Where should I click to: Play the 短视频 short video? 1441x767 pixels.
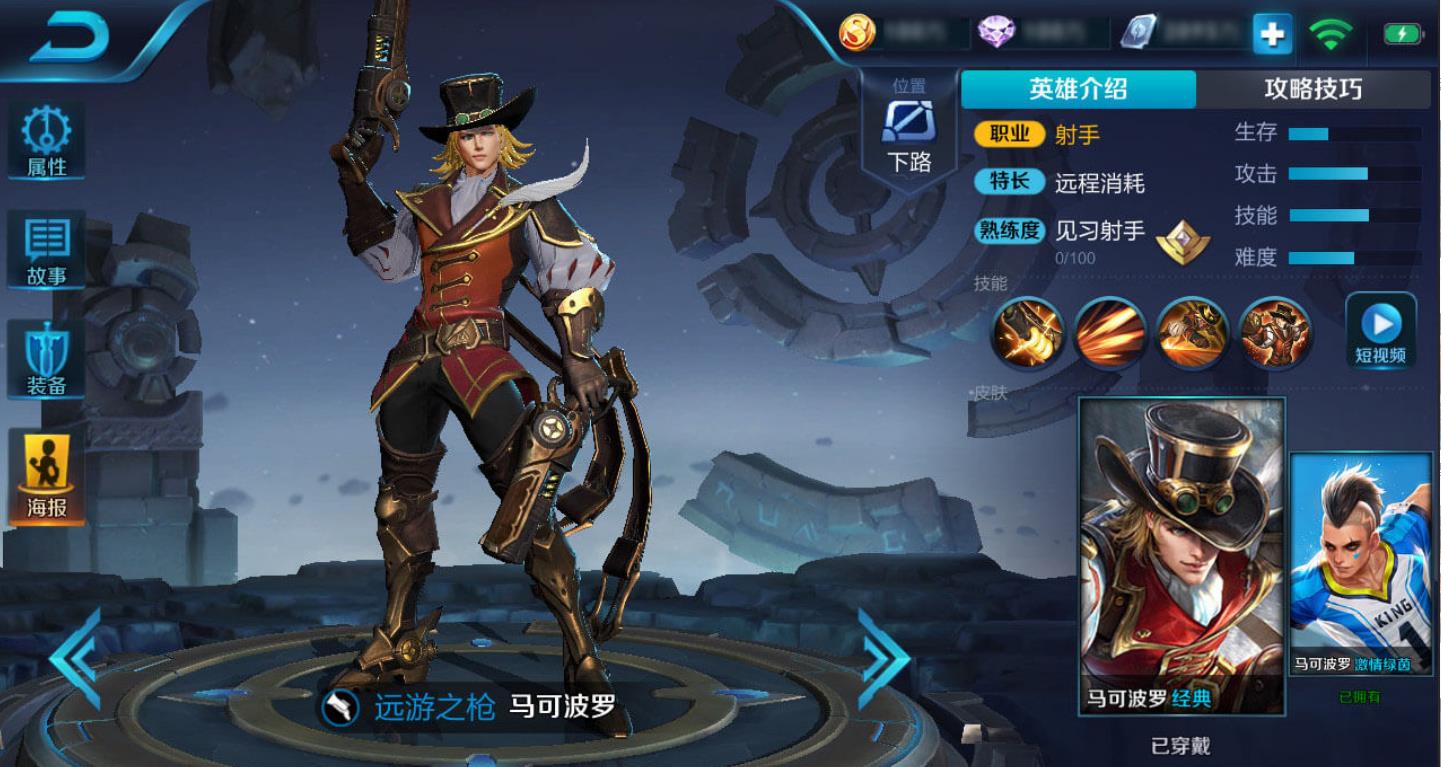1380,331
